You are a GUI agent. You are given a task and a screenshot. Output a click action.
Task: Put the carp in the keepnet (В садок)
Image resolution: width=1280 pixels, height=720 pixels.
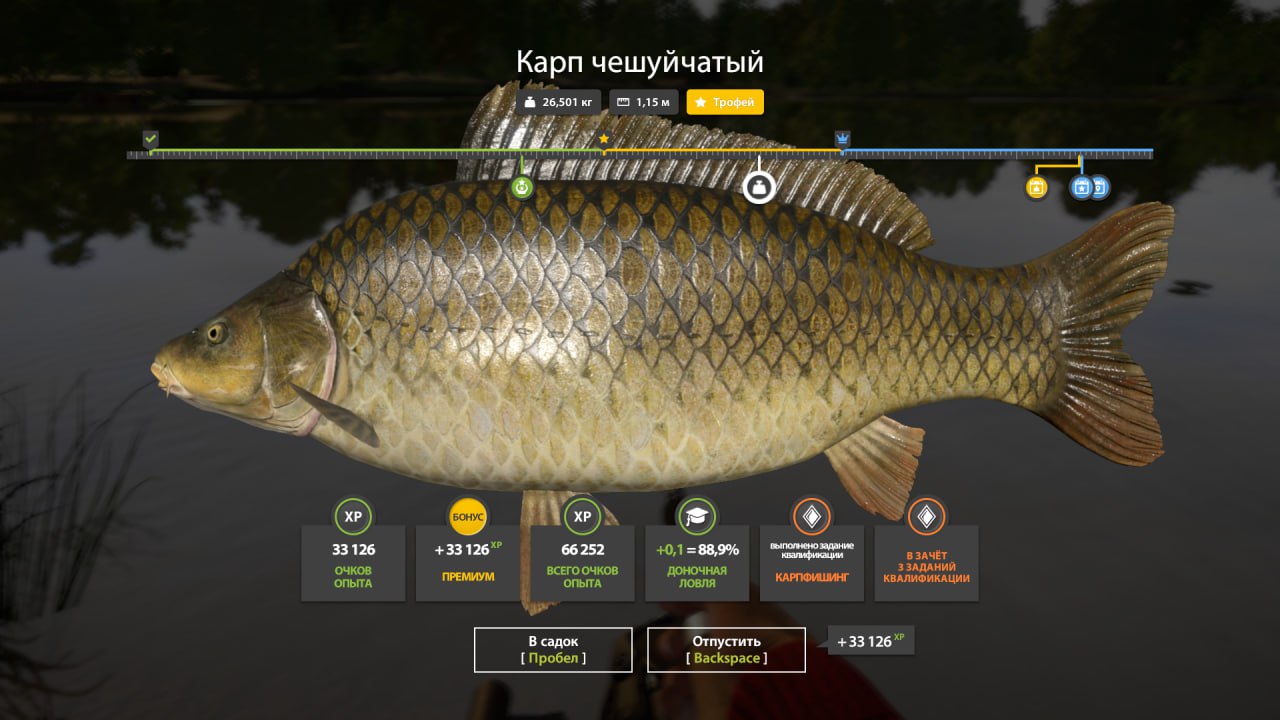coord(553,649)
